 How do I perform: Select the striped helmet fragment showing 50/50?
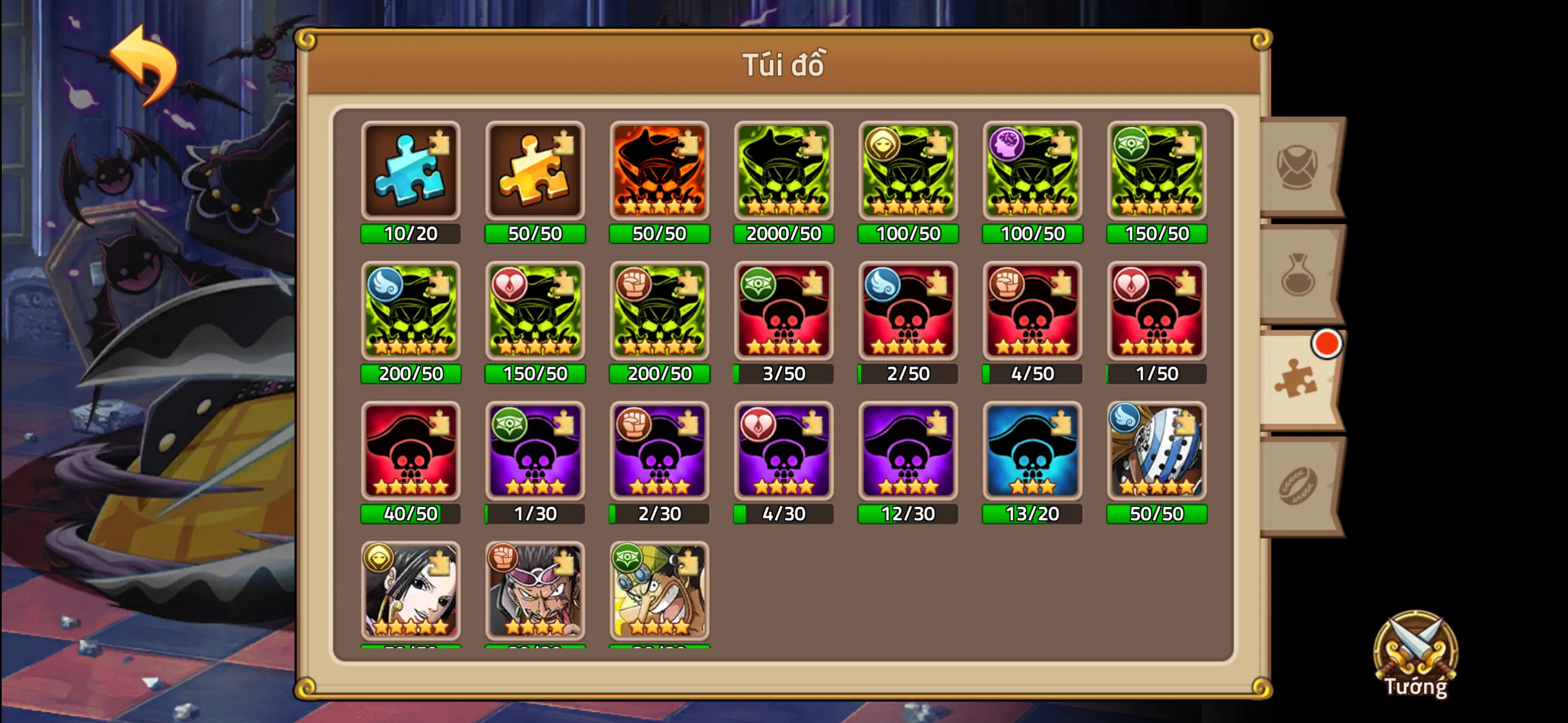tap(1156, 452)
